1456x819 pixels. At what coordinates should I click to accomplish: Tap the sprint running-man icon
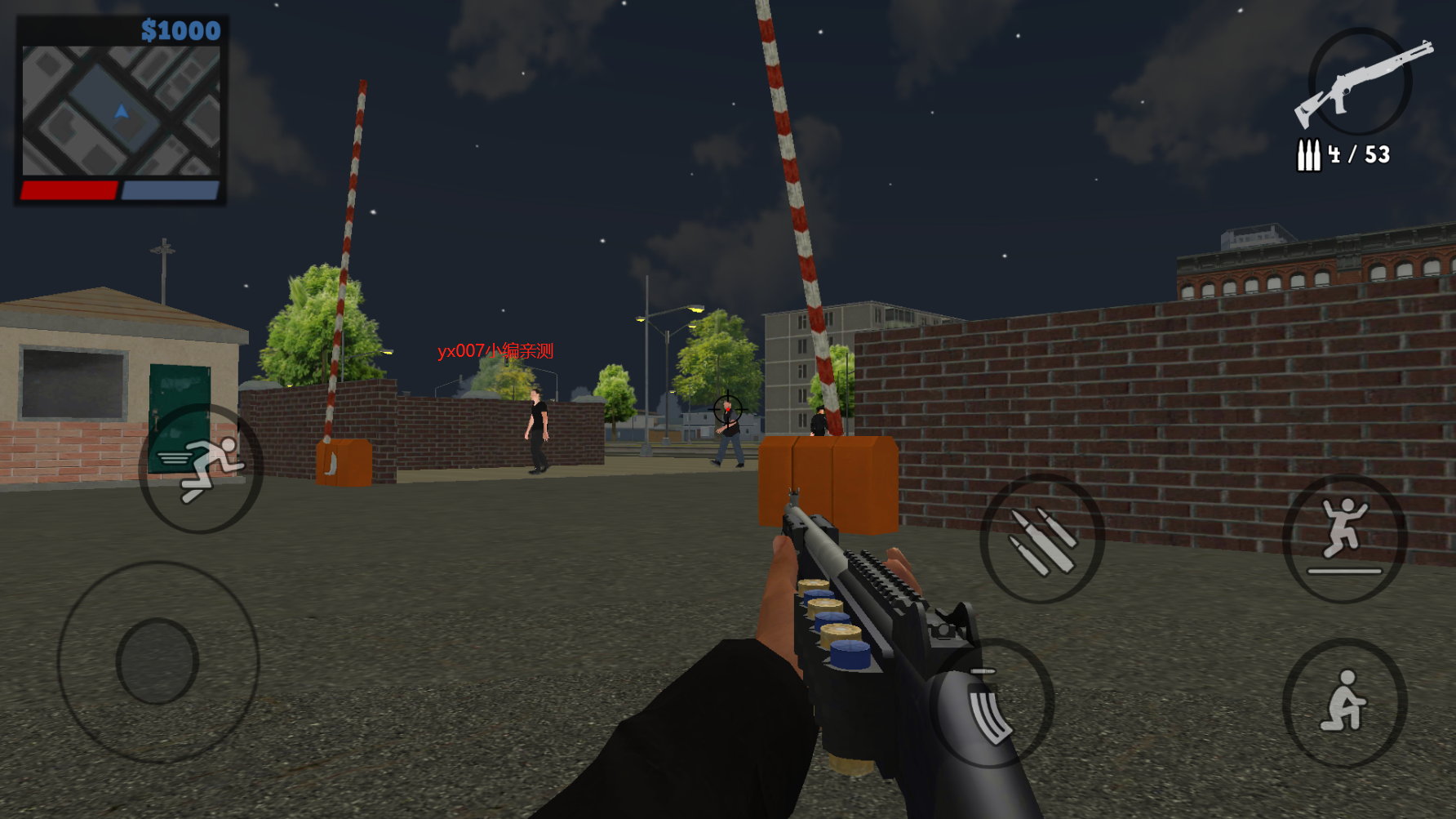pos(200,465)
